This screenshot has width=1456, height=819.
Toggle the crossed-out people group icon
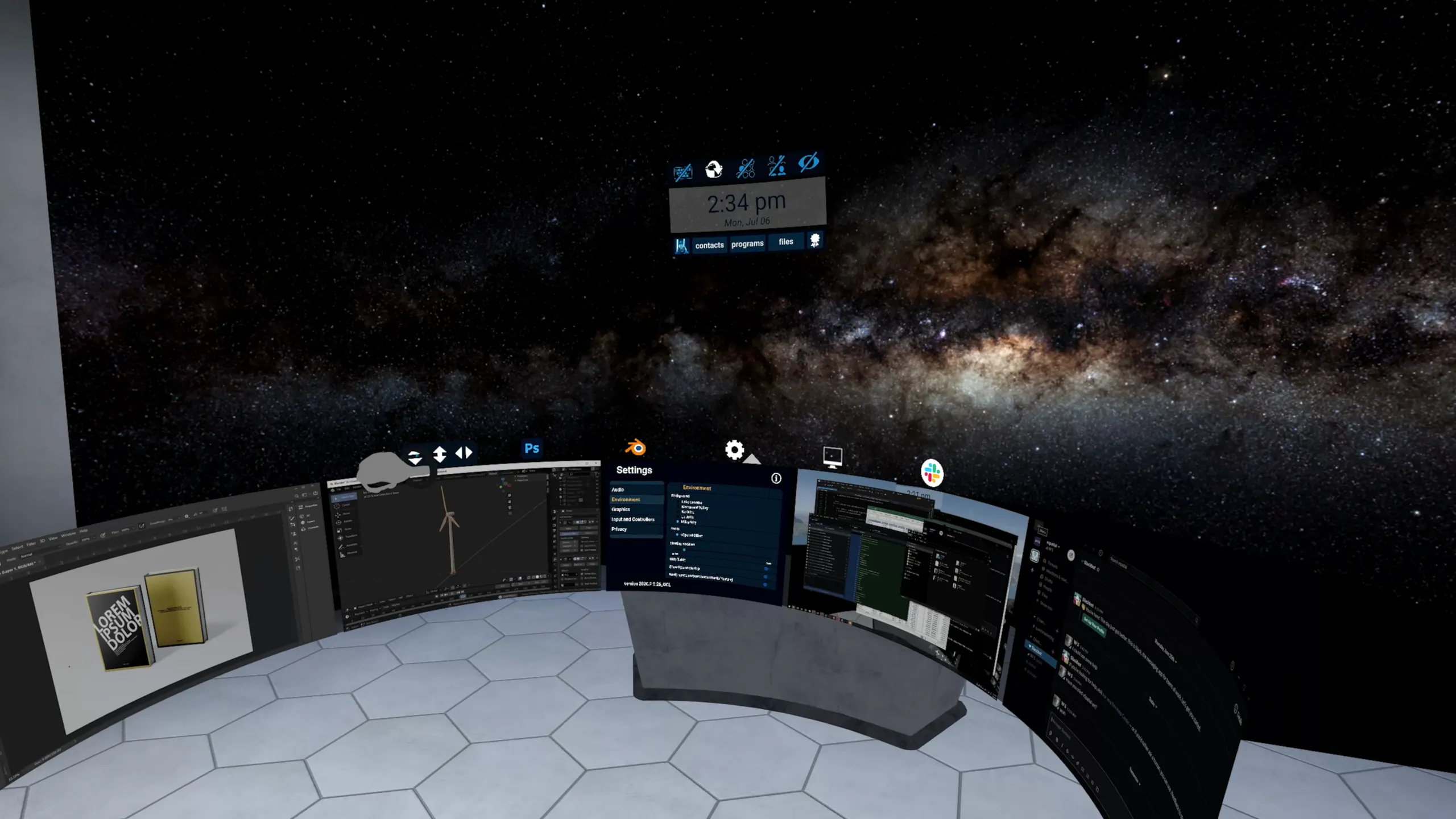click(x=776, y=166)
